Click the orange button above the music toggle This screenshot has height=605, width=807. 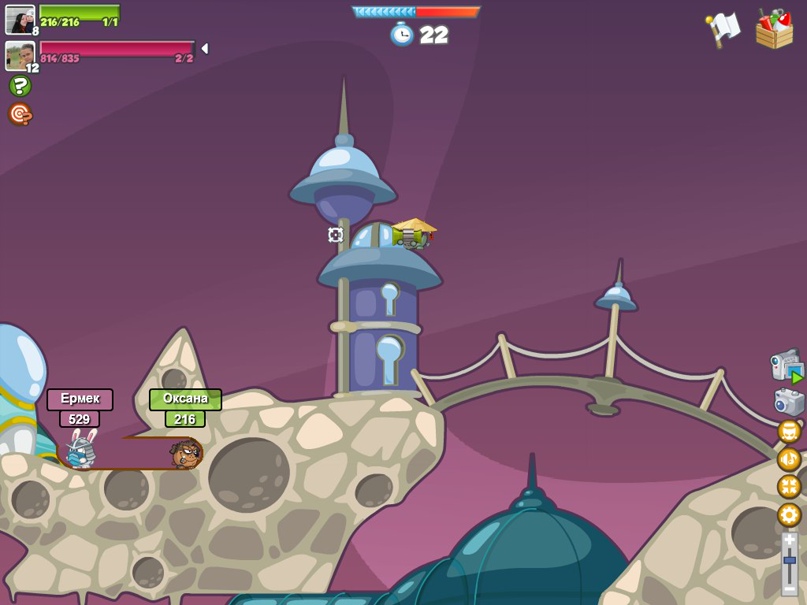789,432
